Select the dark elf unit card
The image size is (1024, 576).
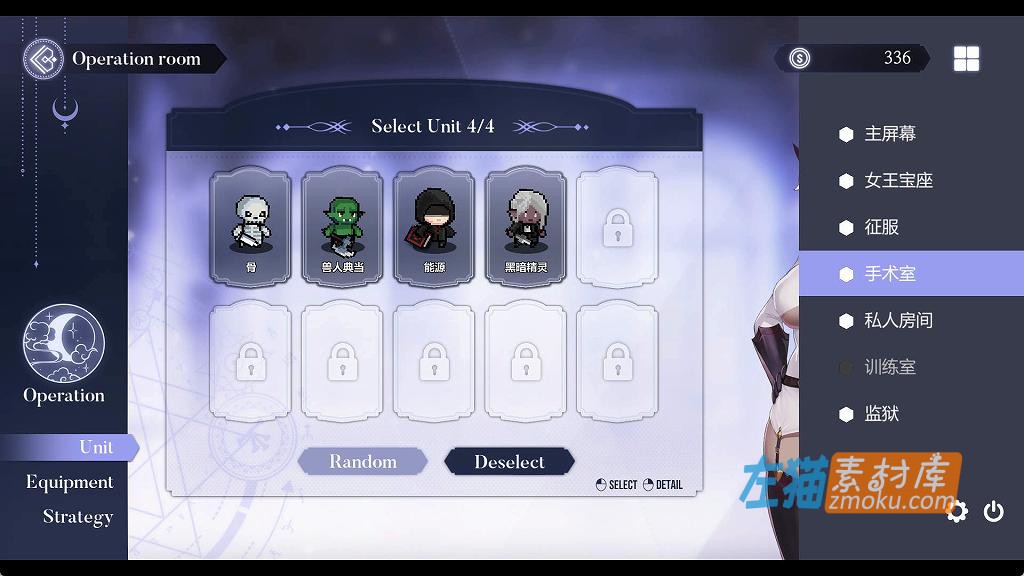pyautogui.click(x=526, y=226)
